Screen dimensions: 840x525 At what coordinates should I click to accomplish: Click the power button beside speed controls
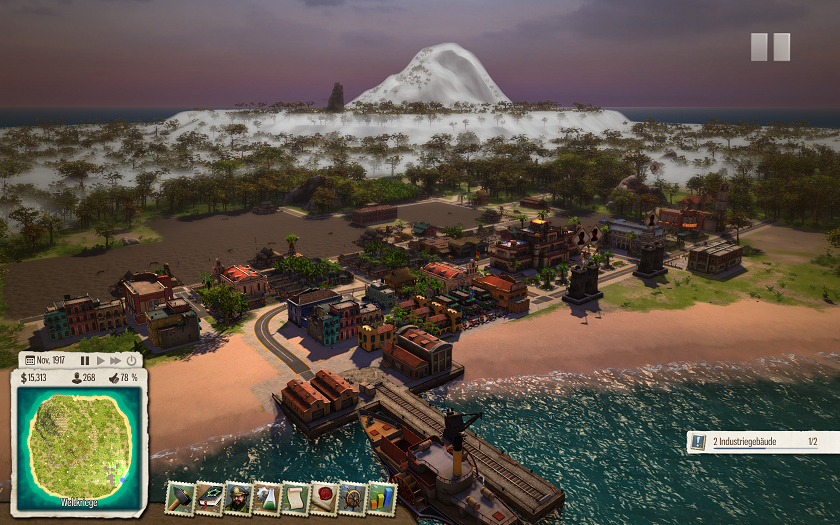point(131,360)
